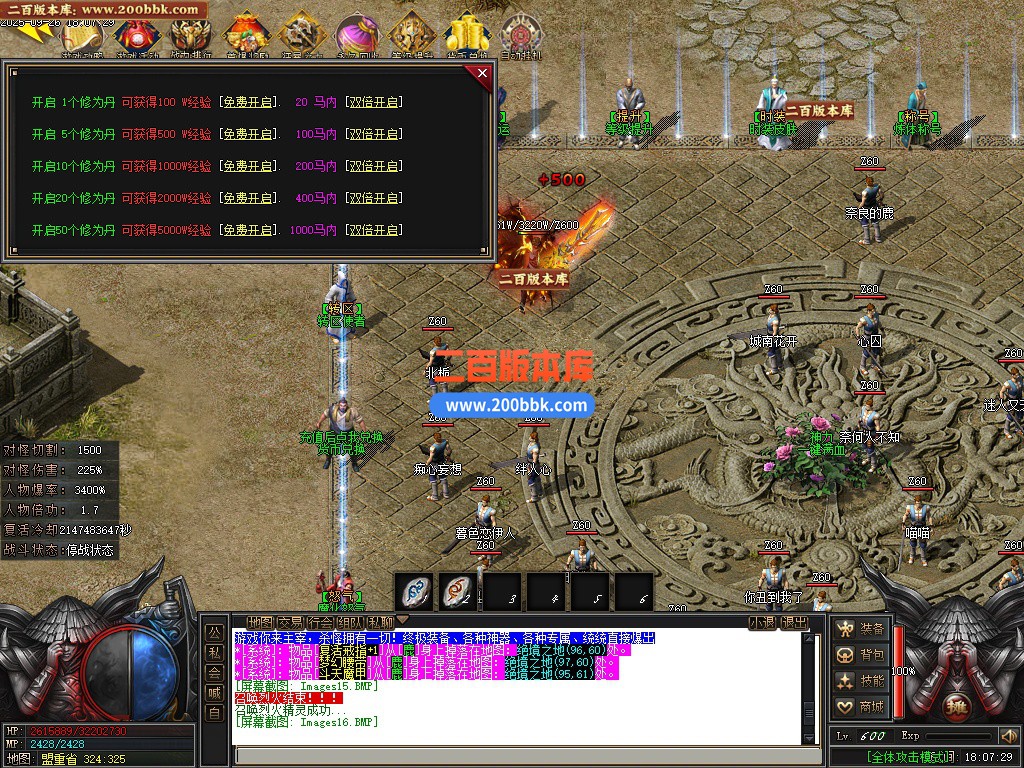This screenshot has width=1024, height=768.
Task: Open the 背包 bag inventory
Action: (862, 655)
